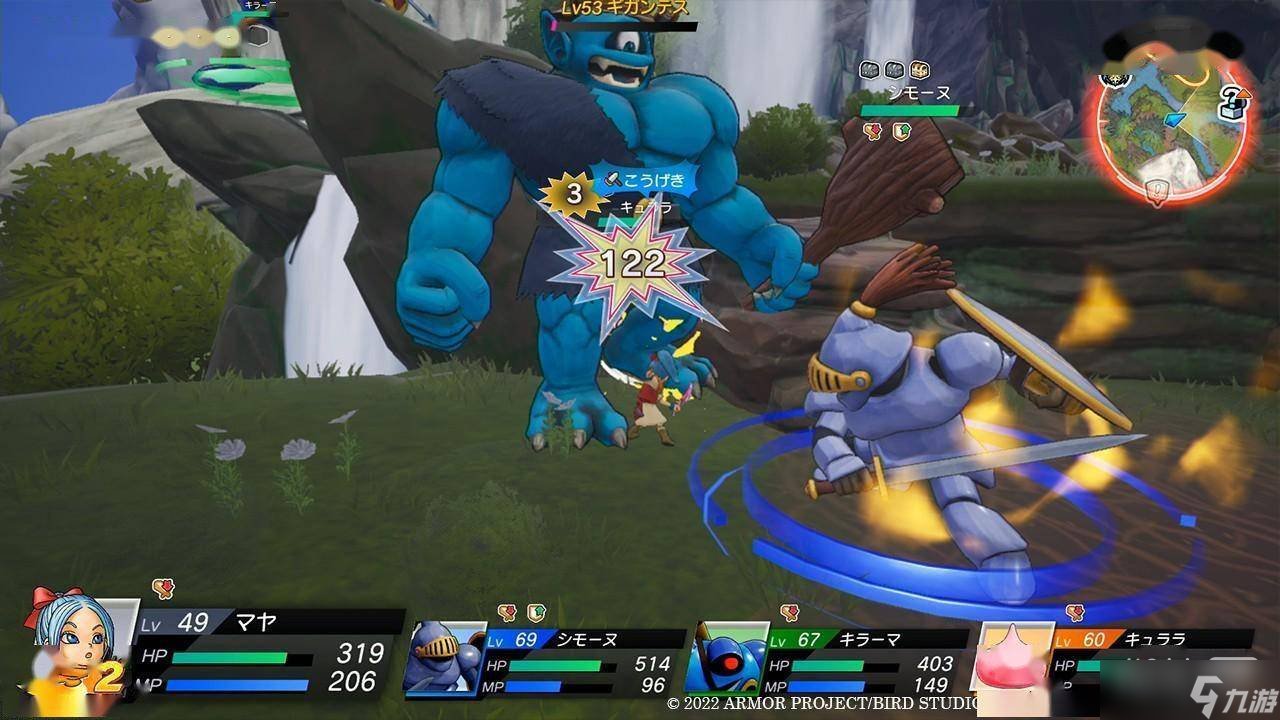Screen dimensions: 1280x720
Task: Select Maya's party member panel
Action: tap(230, 660)
